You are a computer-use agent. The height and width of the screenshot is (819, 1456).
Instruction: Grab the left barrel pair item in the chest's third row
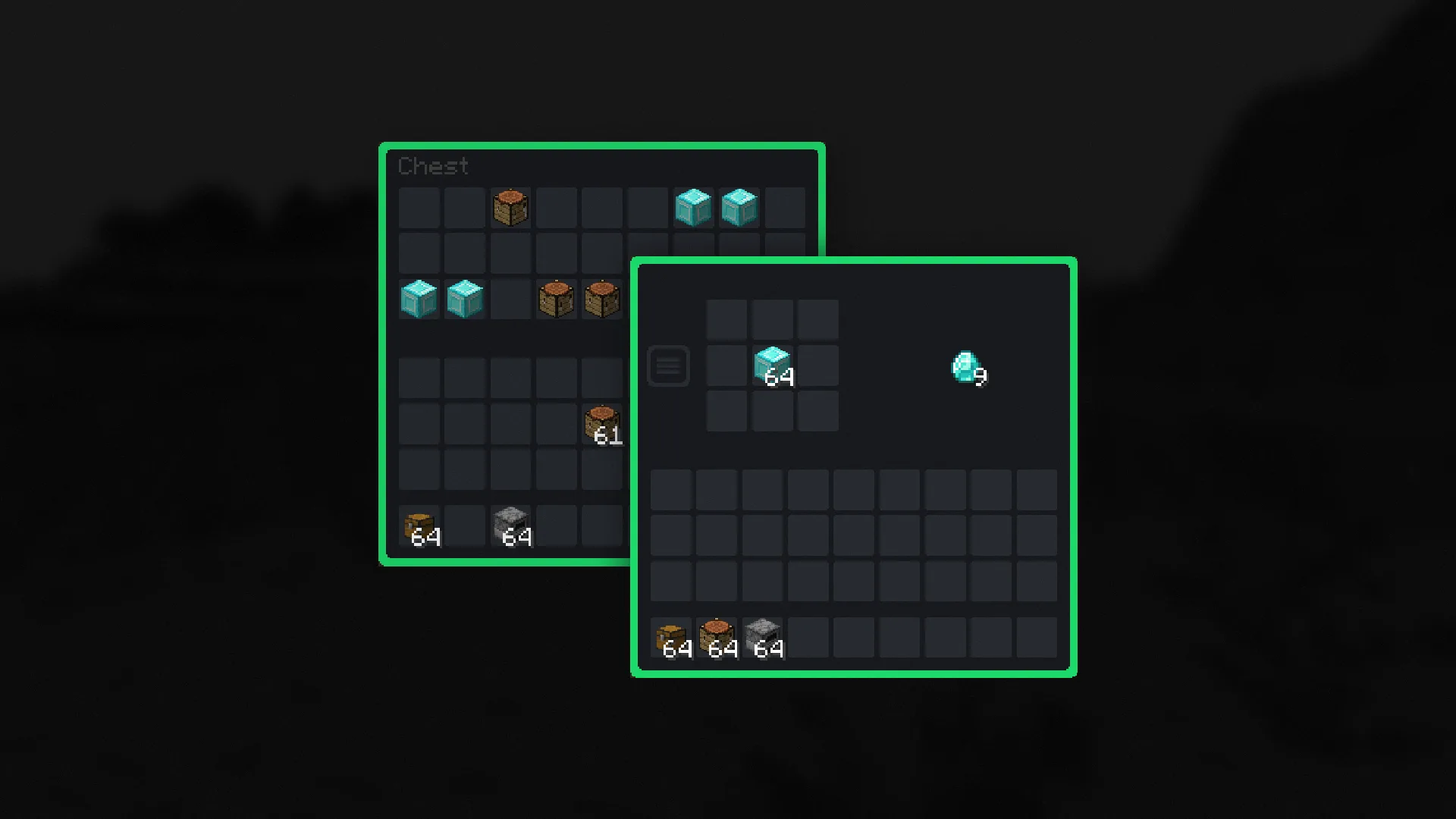(557, 300)
